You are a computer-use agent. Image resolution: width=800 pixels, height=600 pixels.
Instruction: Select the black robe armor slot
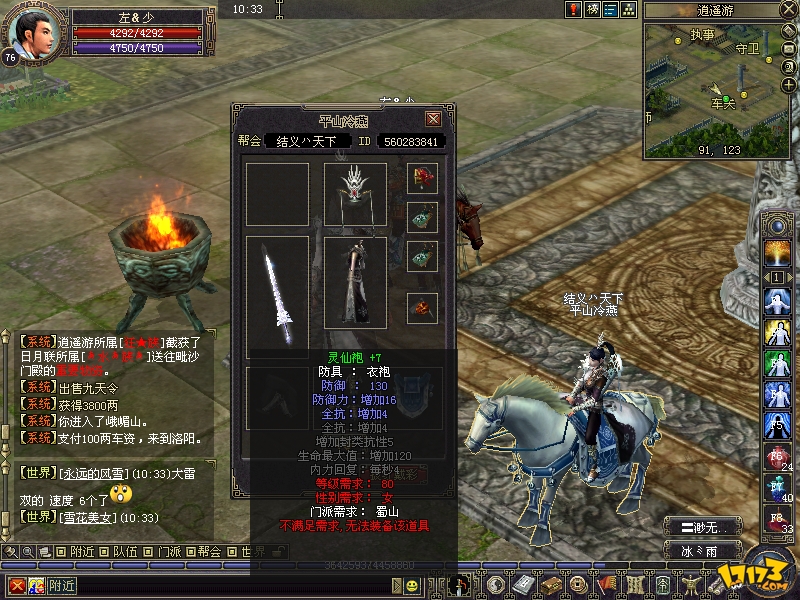click(x=355, y=282)
